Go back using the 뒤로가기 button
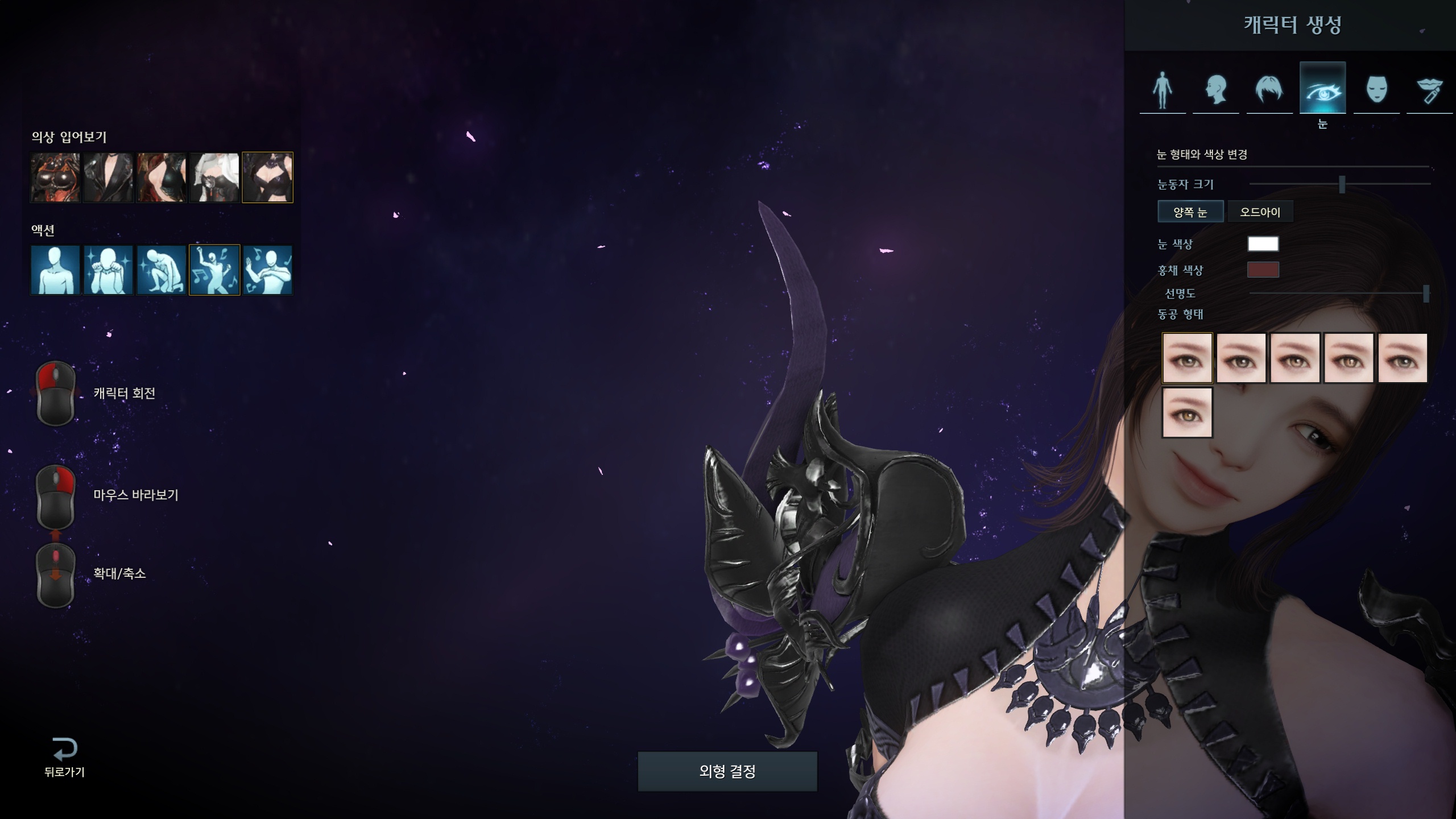This screenshot has height=819, width=1456. coord(64,756)
